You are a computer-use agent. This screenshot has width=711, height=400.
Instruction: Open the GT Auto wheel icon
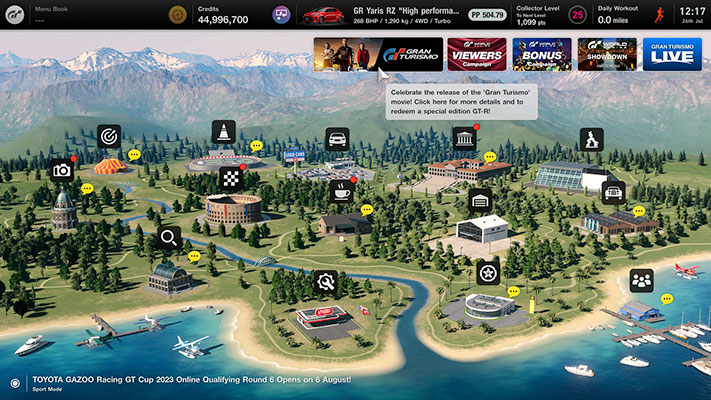click(488, 272)
